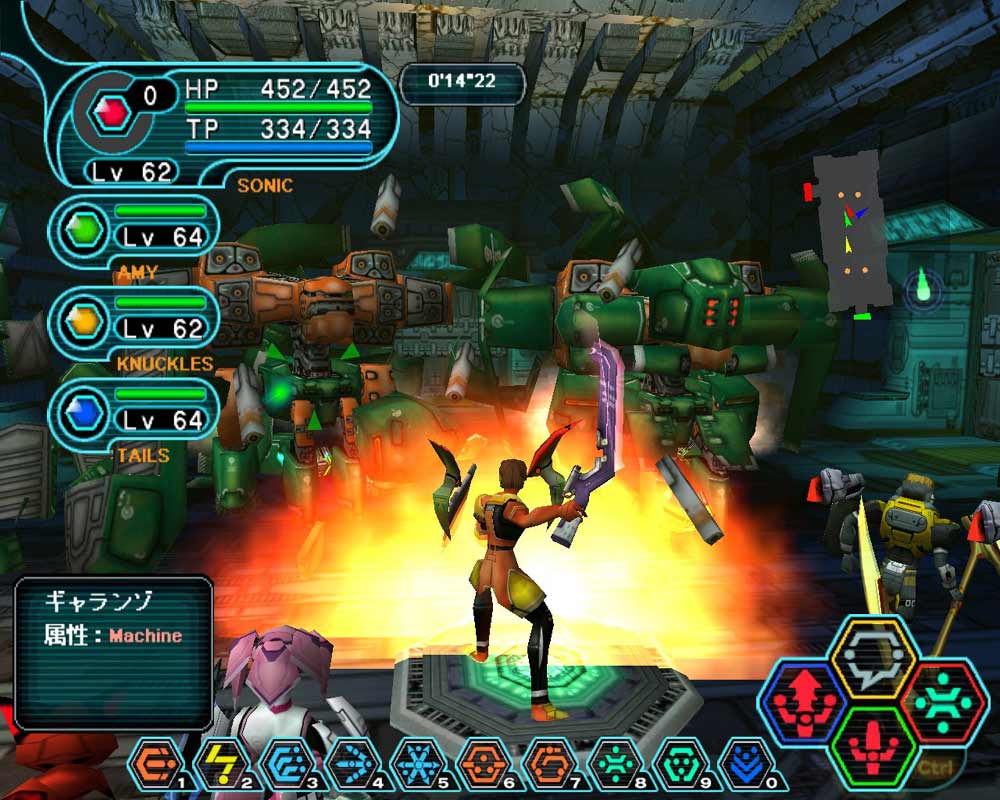Cast the blue downward chevrons in slot 0

pyautogui.click(x=743, y=765)
